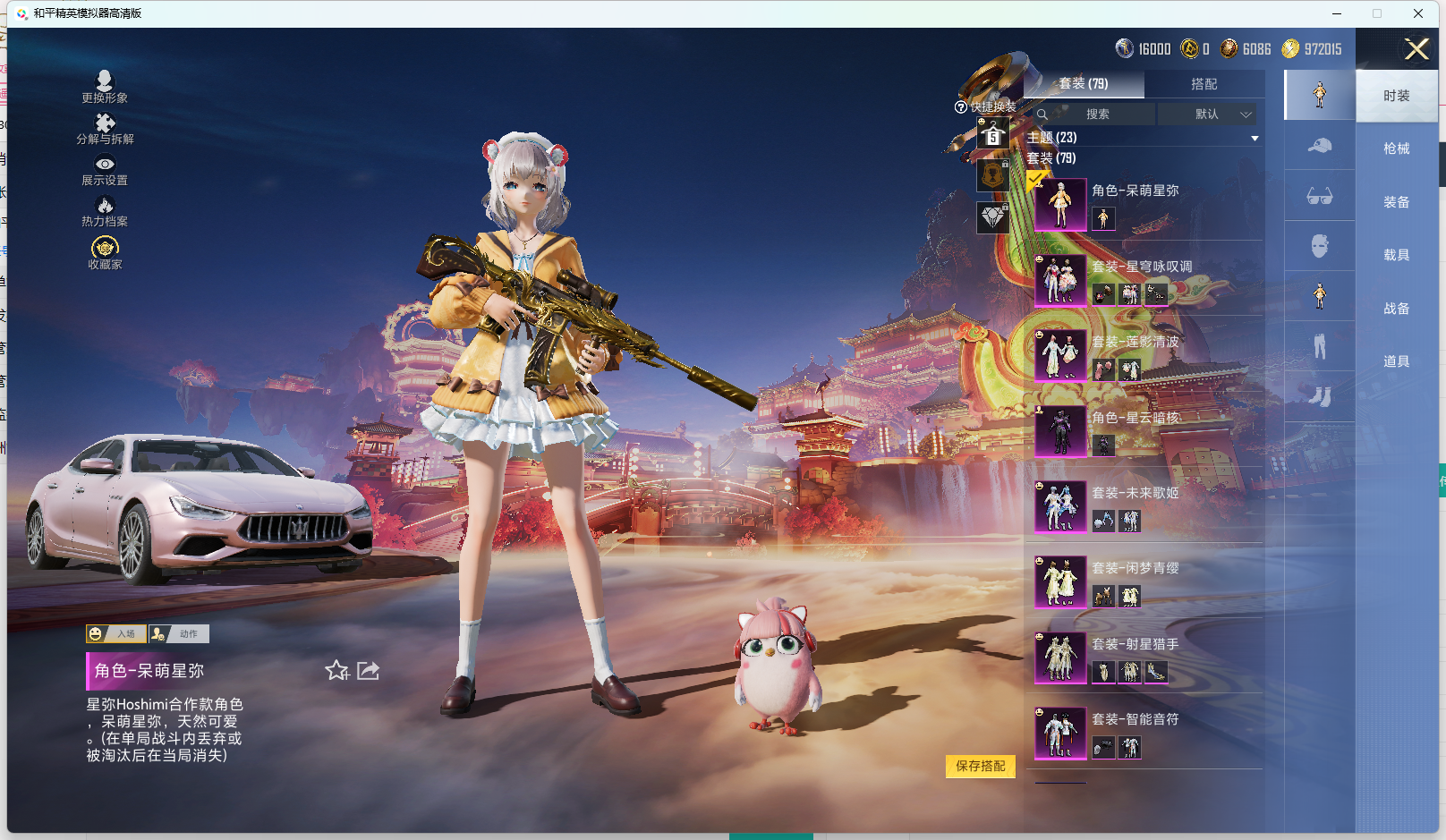Select the cap headwear category icon
Screen dimensions: 1446x840
(1319, 145)
